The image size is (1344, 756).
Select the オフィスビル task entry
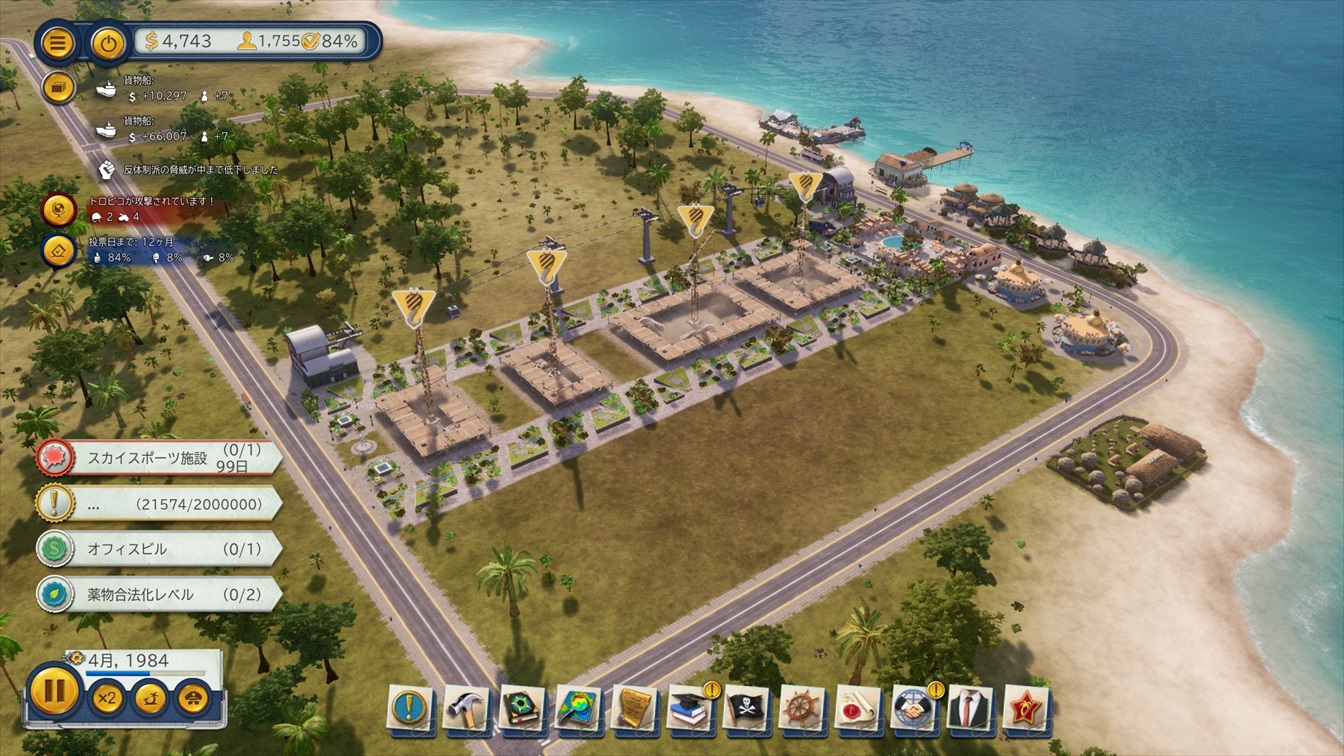[160, 549]
